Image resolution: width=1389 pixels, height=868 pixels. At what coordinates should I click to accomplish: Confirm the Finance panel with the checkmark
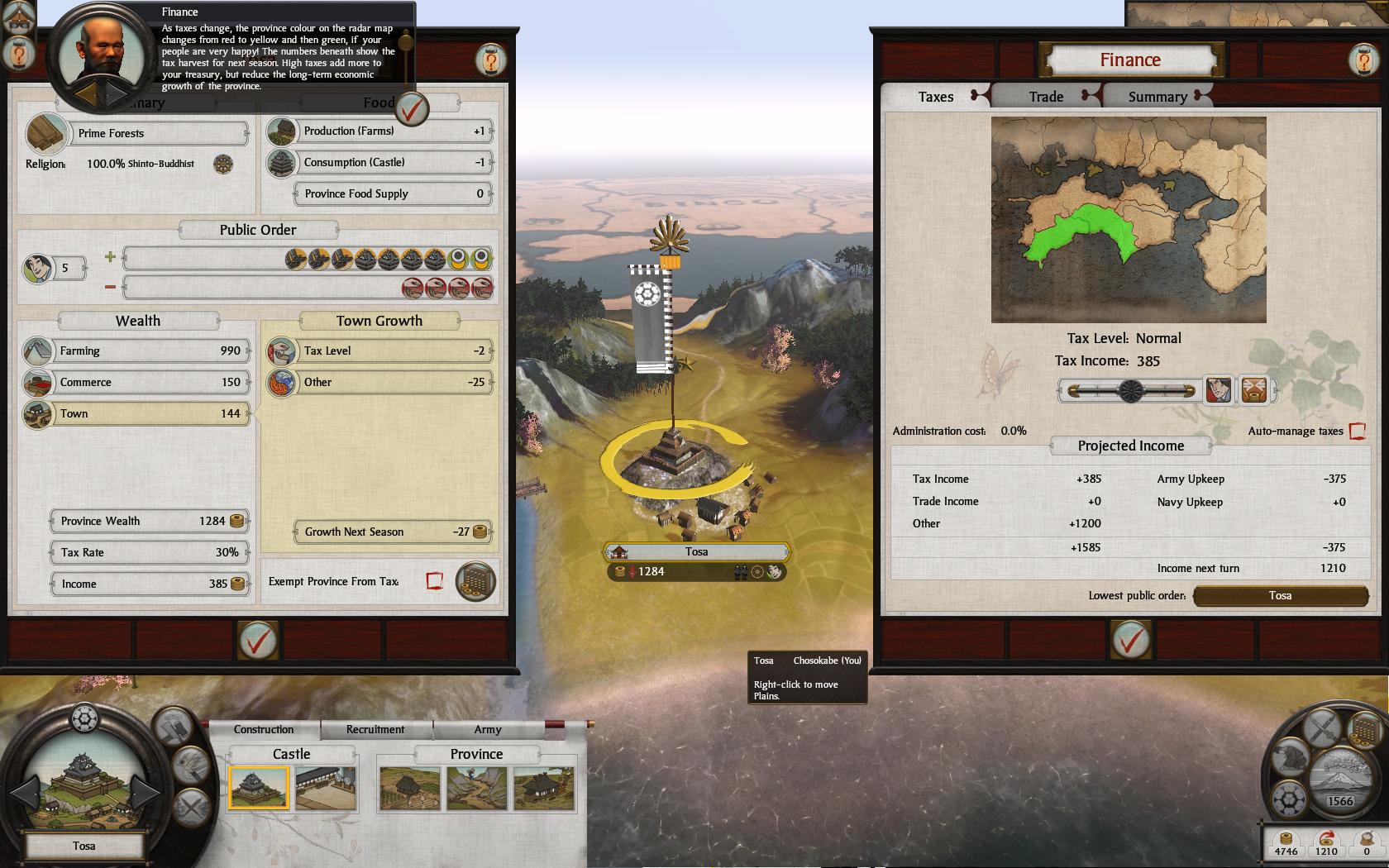click(1130, 640)
